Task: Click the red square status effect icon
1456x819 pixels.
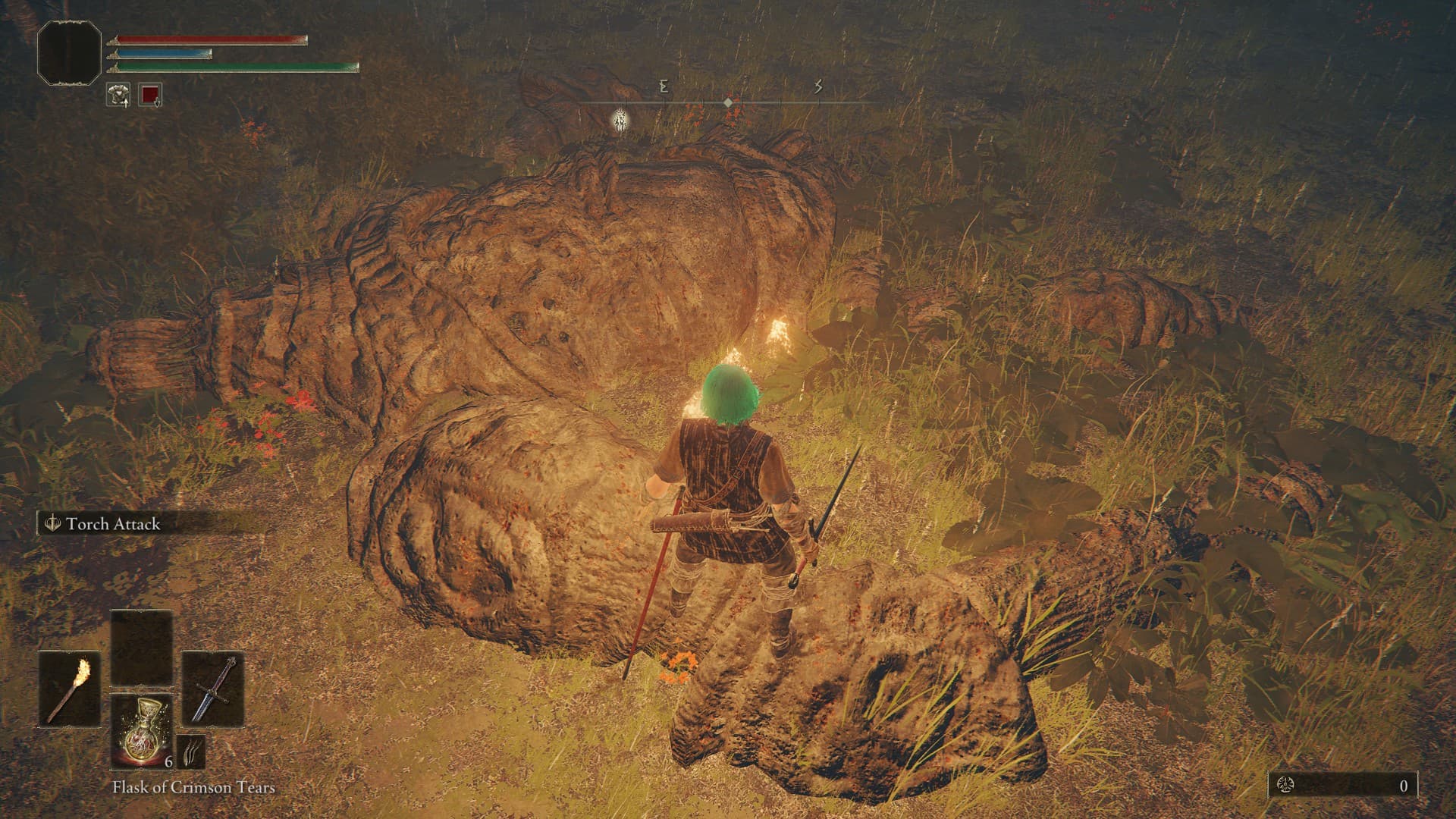Action: coord(150,95)
